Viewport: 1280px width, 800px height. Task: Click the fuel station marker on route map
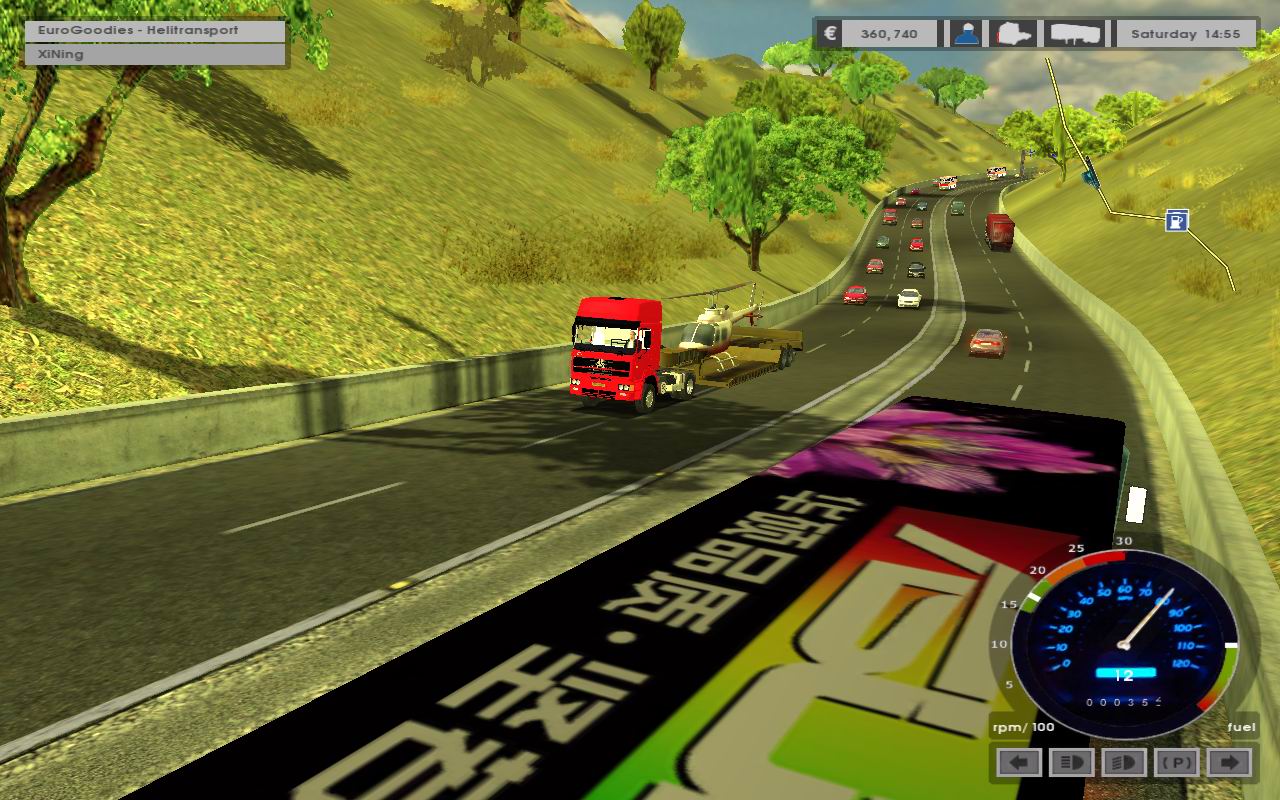tap(1177, 220)
